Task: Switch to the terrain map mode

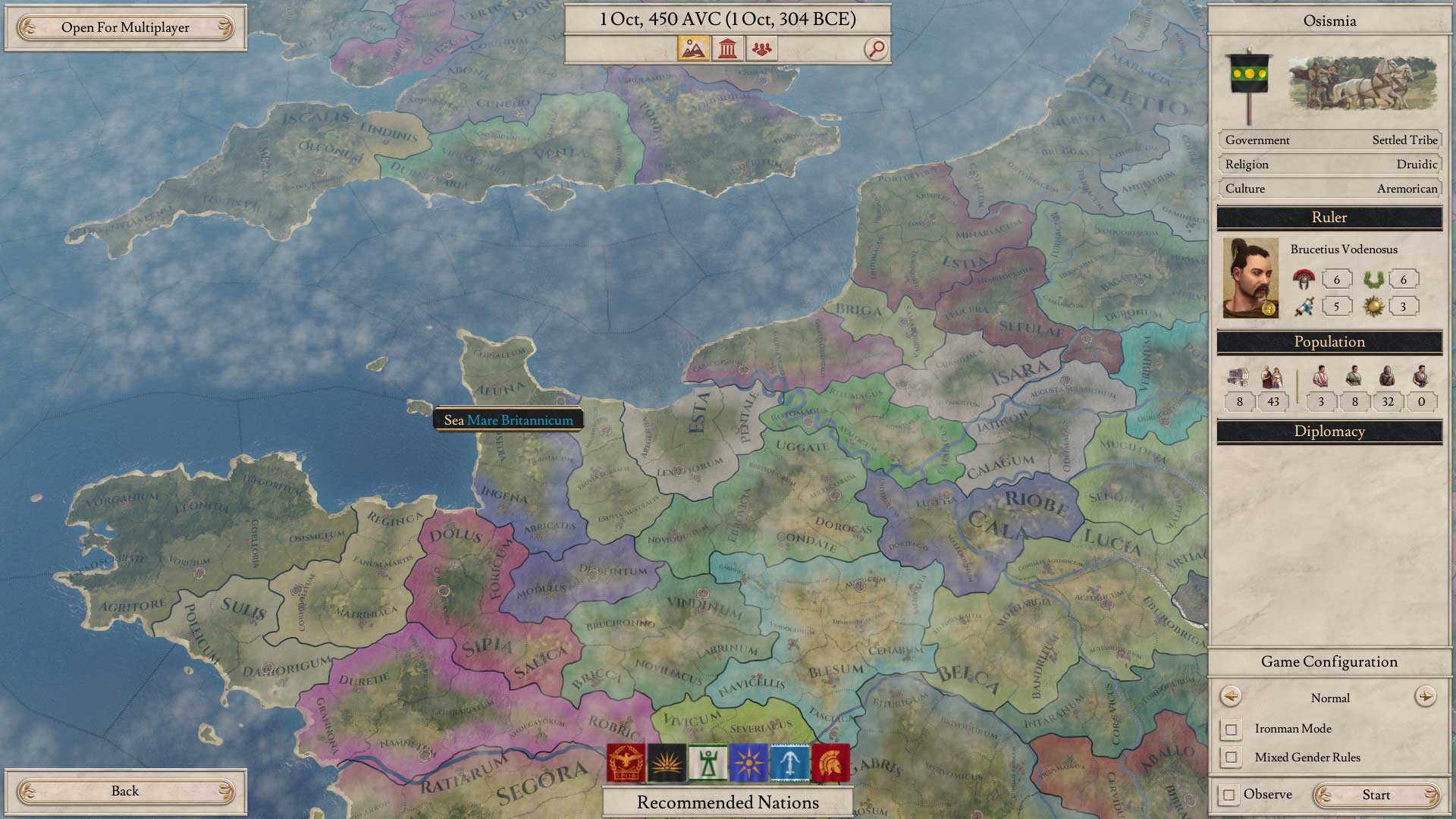Action: click(694, 49)
